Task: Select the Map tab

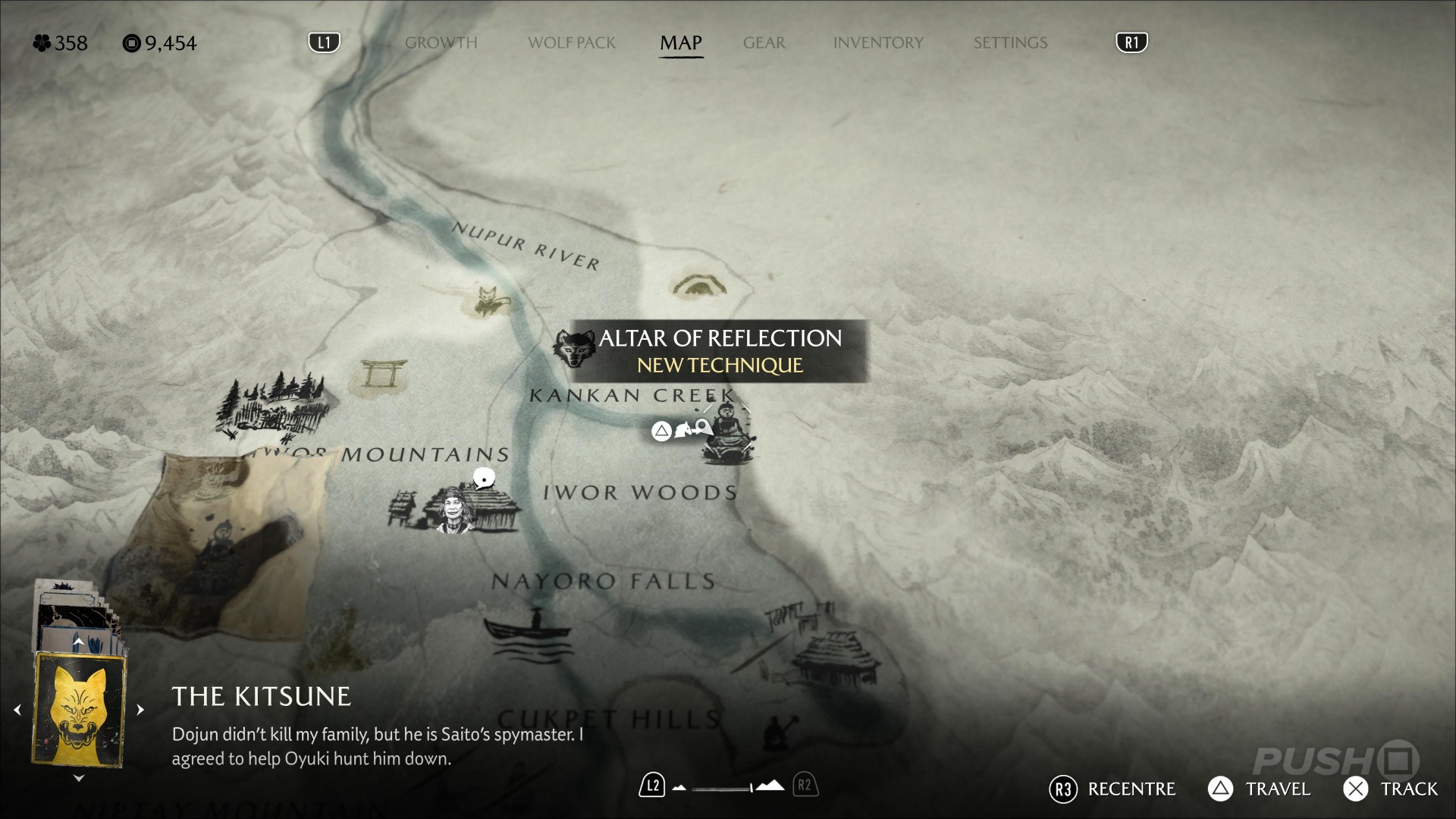Action: click(x=680, y=43)
